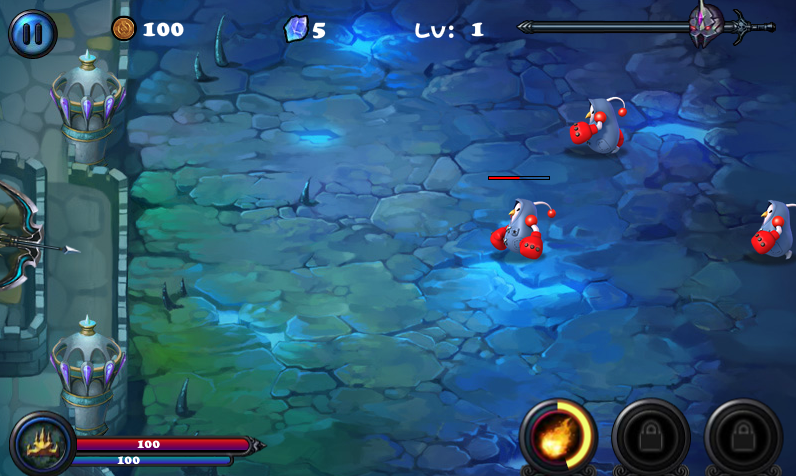Activate the fireball spell ability
Image resolution: width=796 pixels, height=476 pixels.
[558, 437]
